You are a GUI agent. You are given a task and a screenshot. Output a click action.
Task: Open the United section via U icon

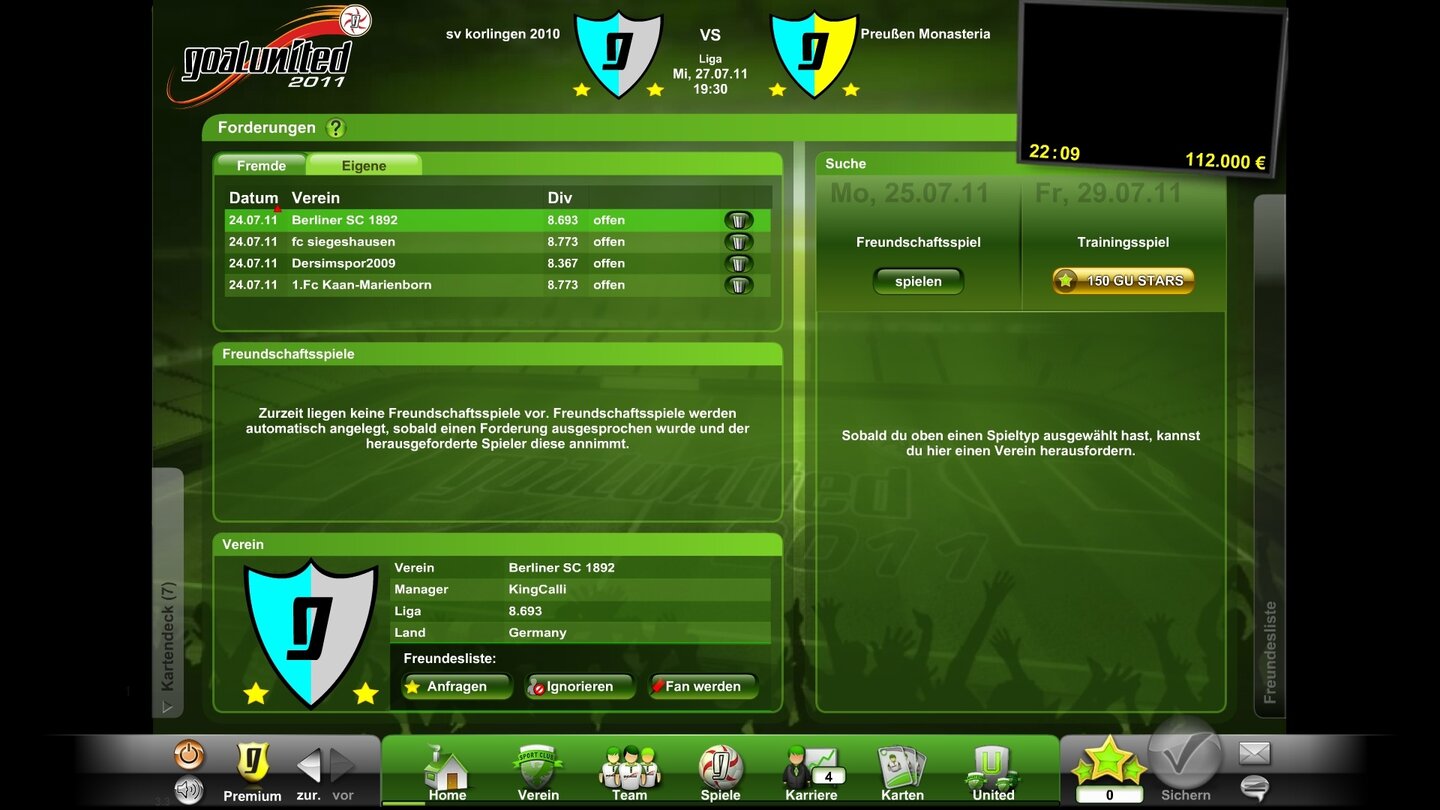pos(991,770)
